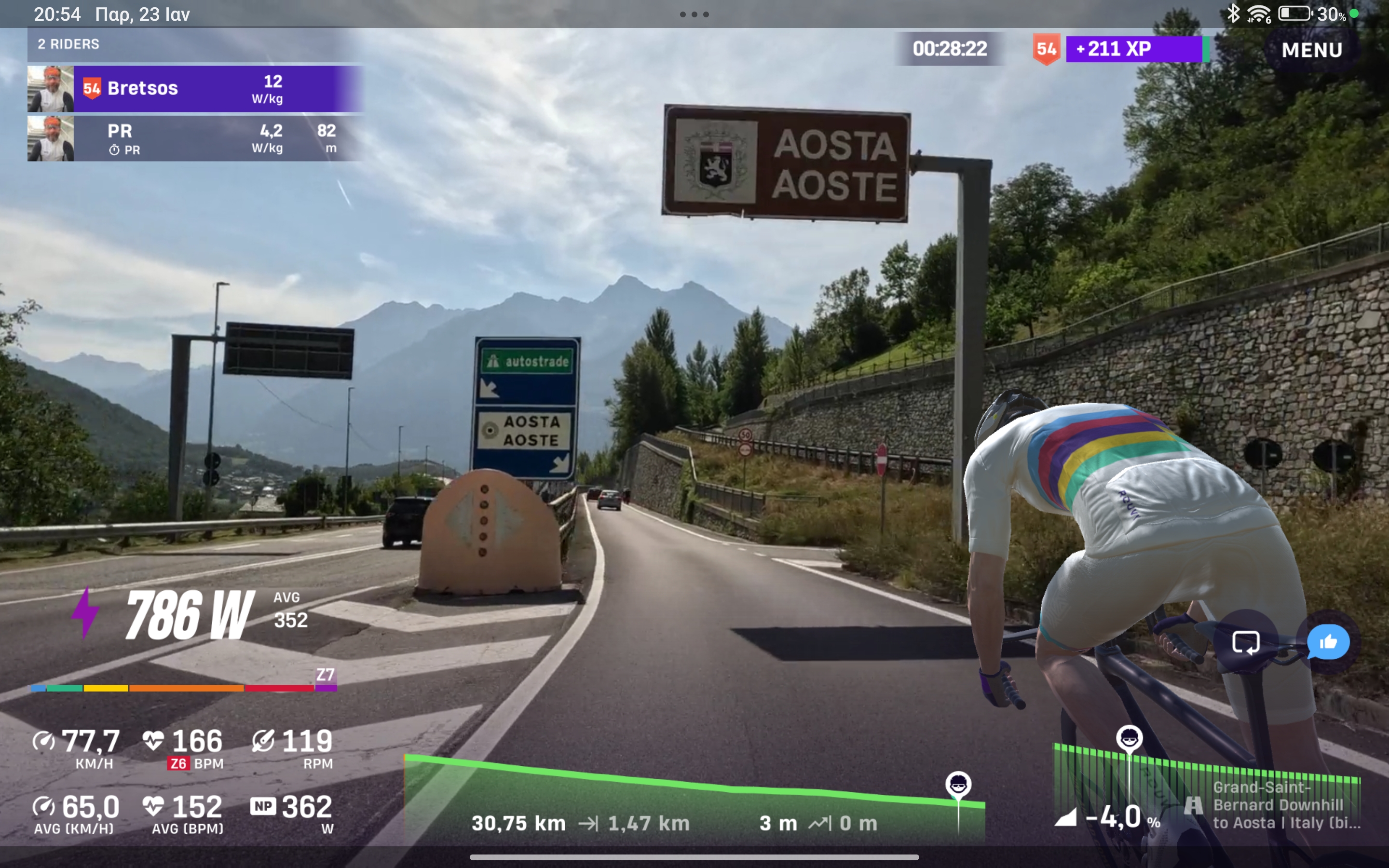Open the elevation profile panel
The width and height of the screenshot is (1389, 868).
[694, 798]
